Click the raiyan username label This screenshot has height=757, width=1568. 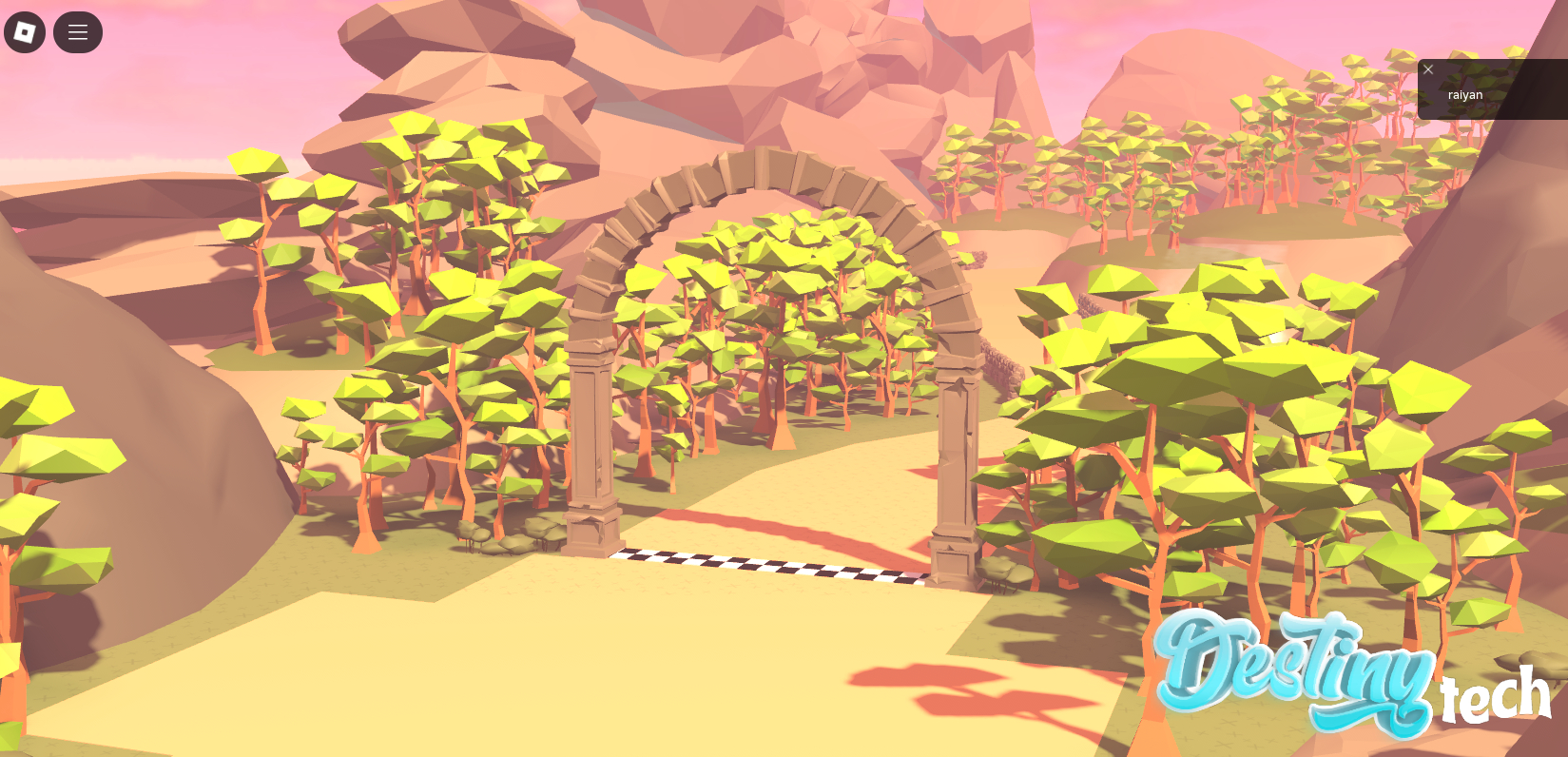(x=1464, y=94)
